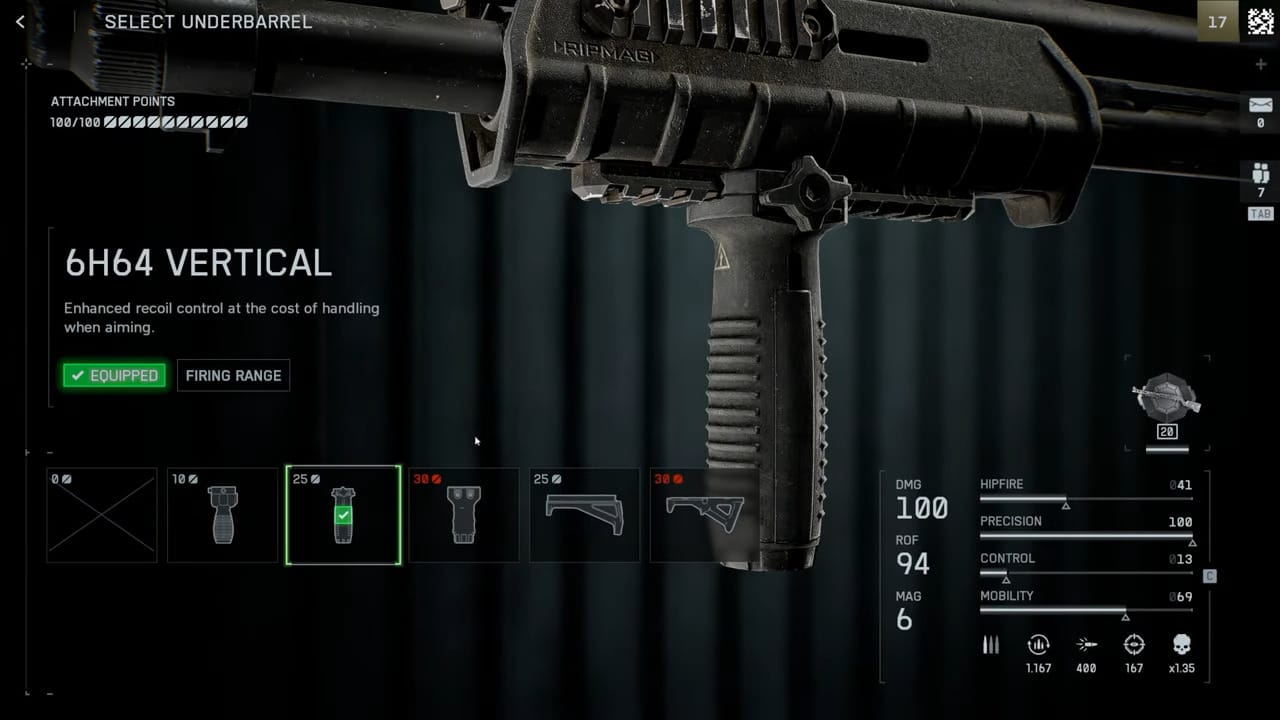Pick the locked 30-point short grip
The image size is (1280, 720).
coord(464,515)
